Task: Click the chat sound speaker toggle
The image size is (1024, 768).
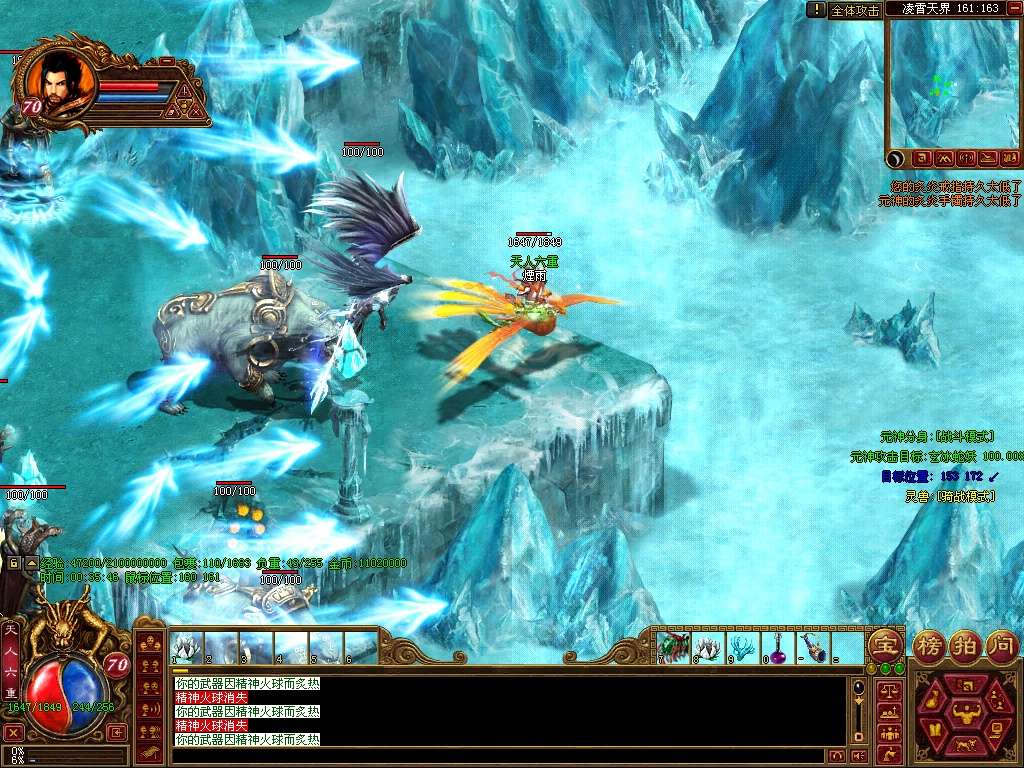Action: click(x=858, y=755)
